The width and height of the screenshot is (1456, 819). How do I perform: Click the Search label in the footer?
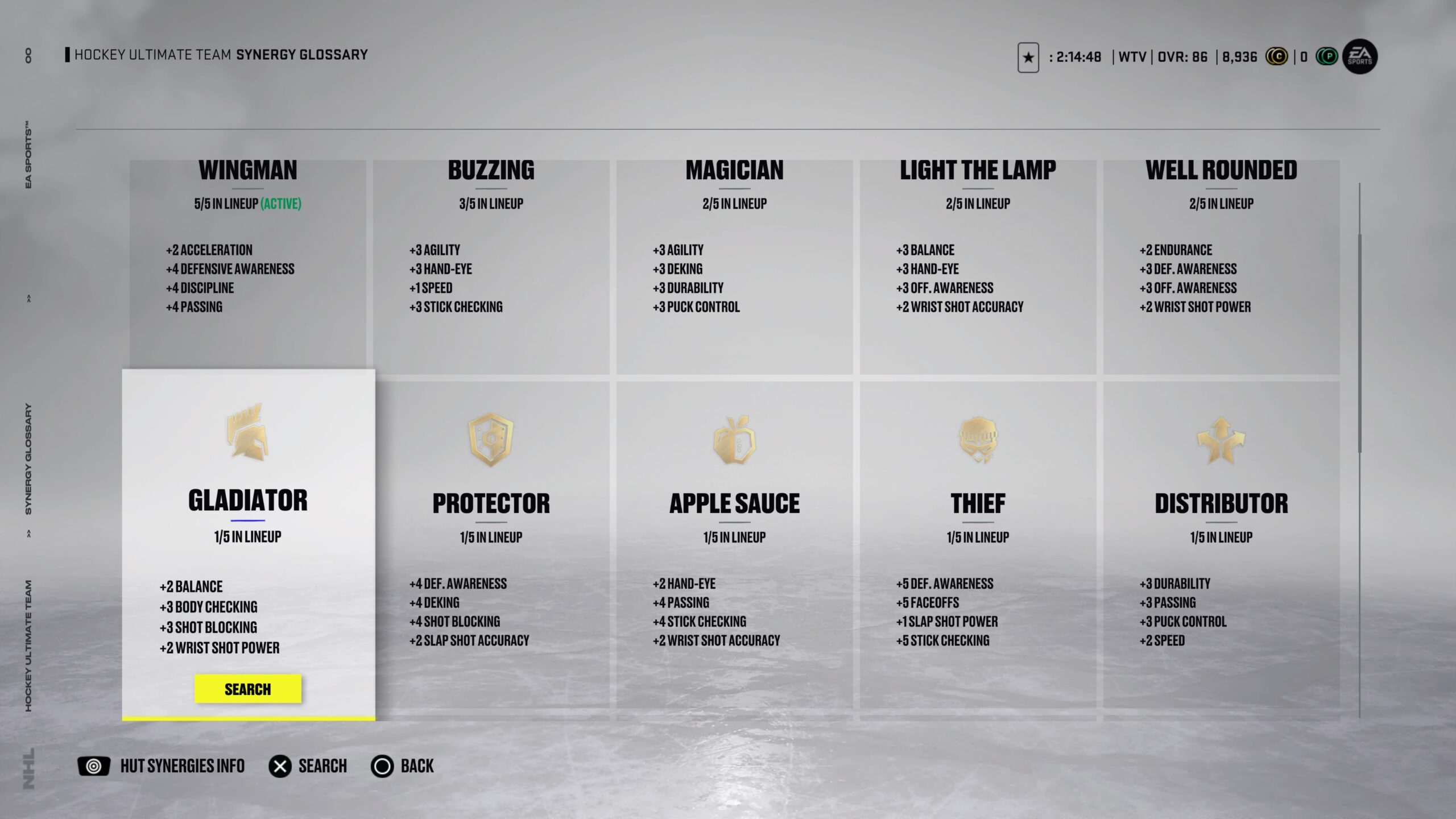(322, 766)
